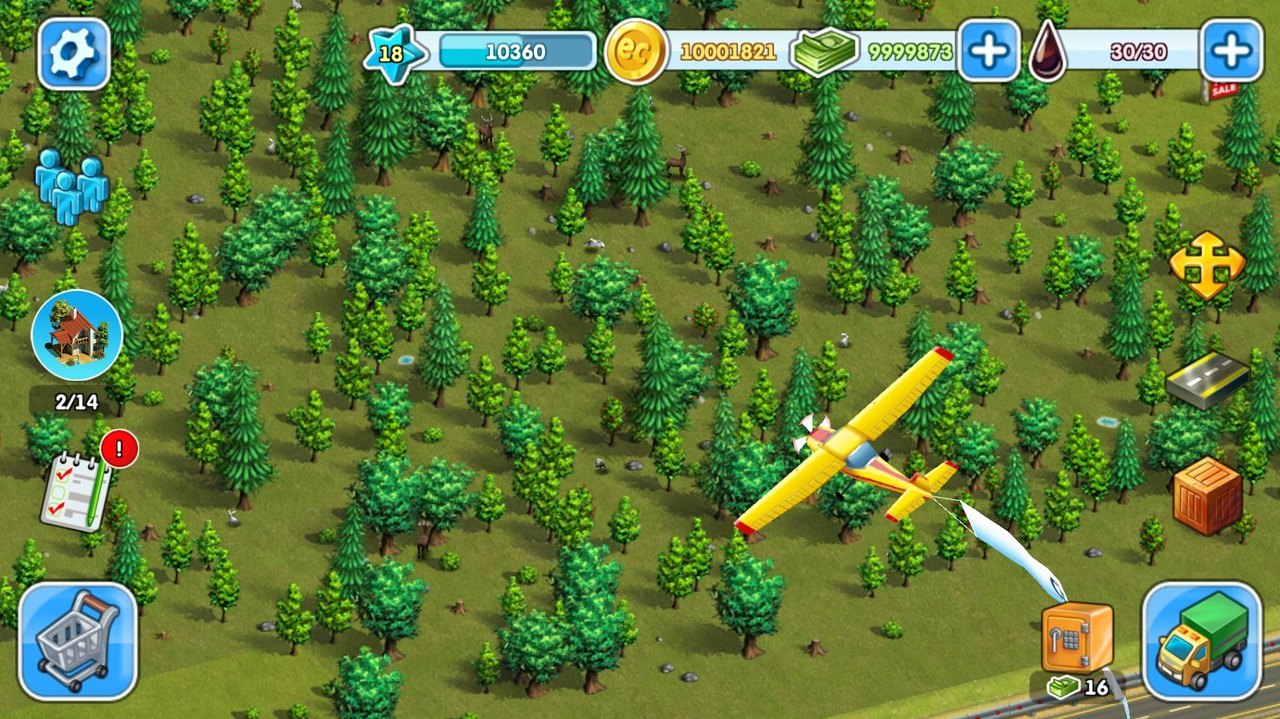Tap the red Sale sign
The height and width of the screenshot is (719, 1280).
(1223, 91)
